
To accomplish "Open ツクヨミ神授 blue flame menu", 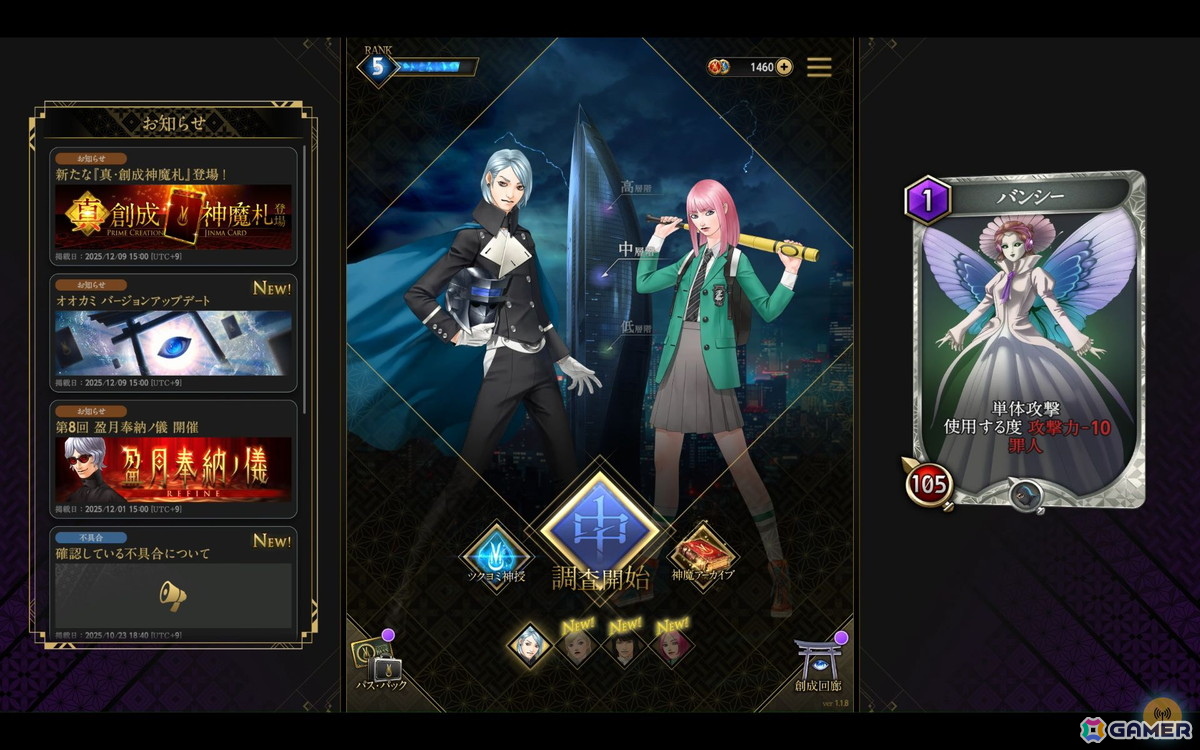I will (497, 555).
